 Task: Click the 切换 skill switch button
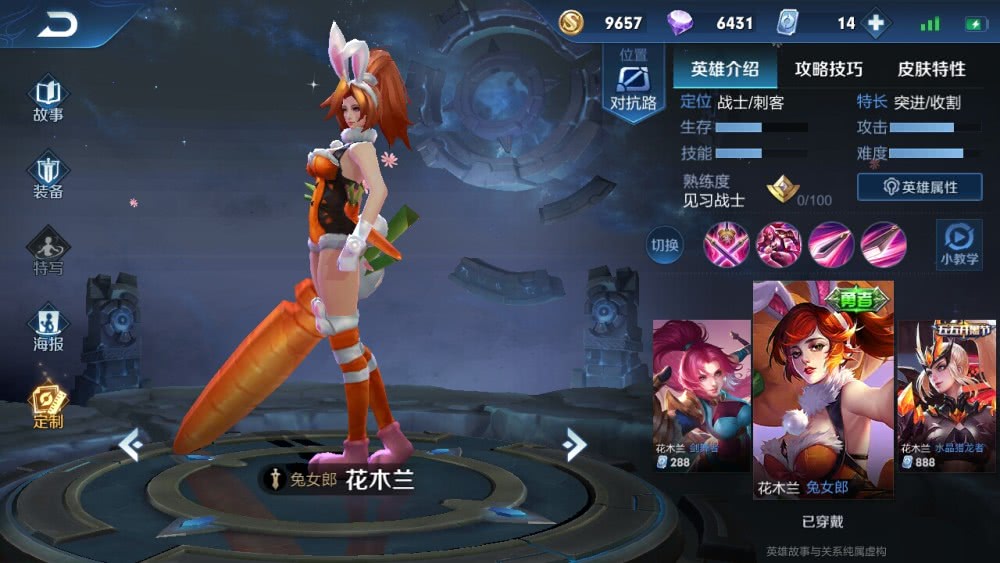665,245
